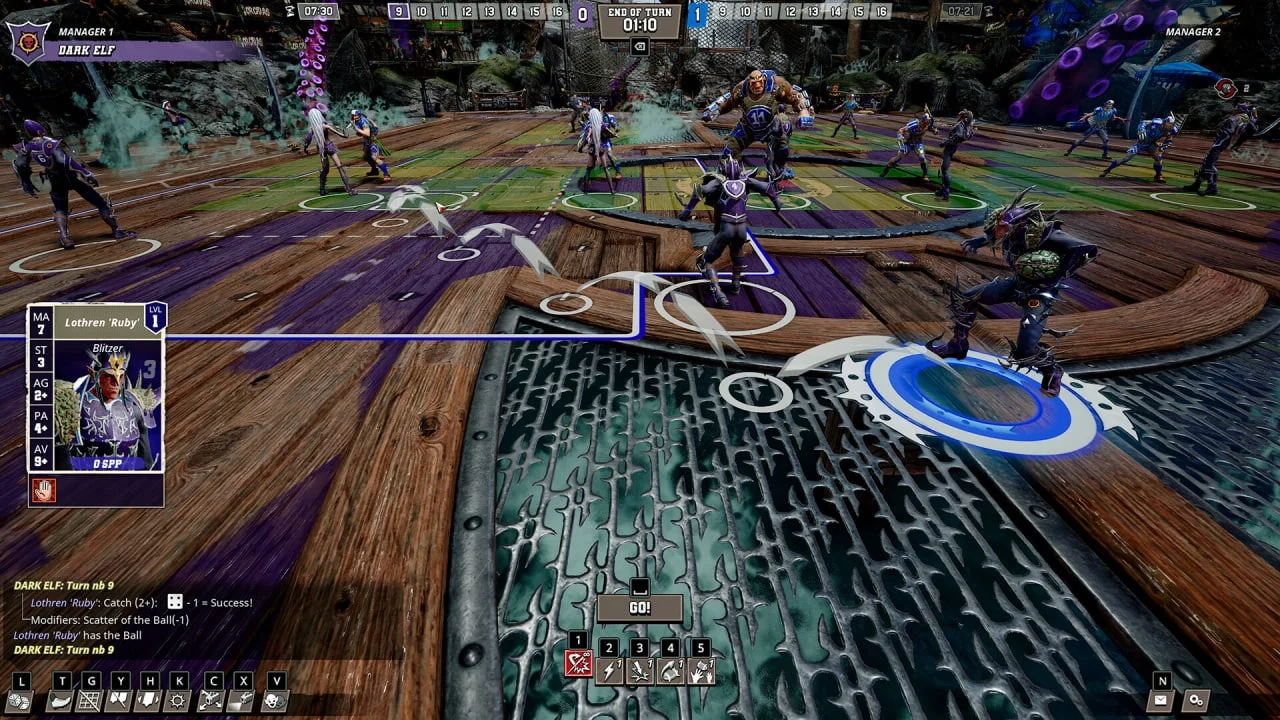The image size is (1280, 720).
Task: Choose the lightning impact action icon
Action: click(639, 671)
